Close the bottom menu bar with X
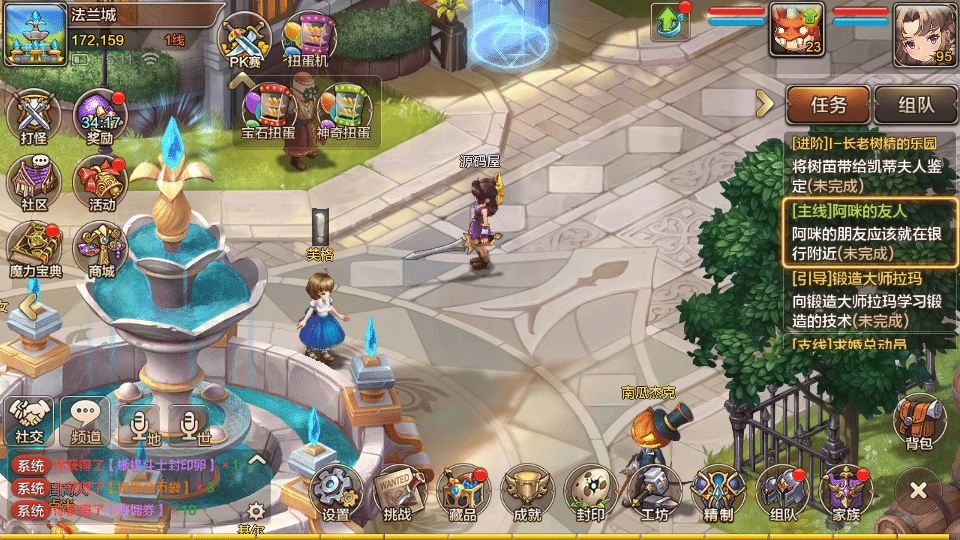This screenshot has width=960, height=540. 918,491
